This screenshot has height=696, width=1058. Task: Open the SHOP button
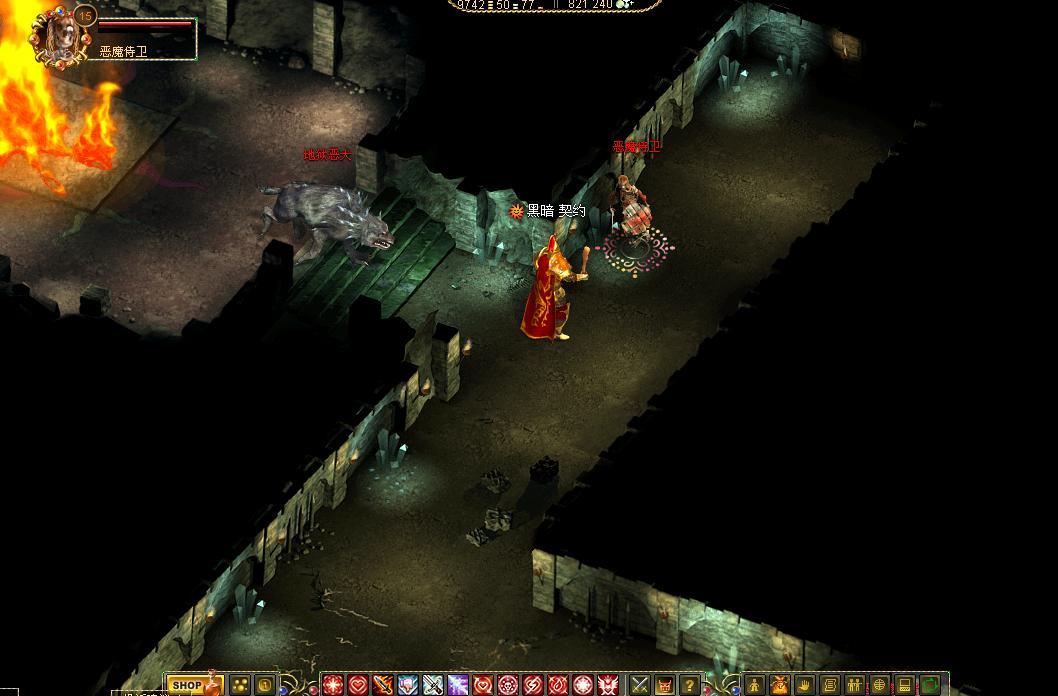187,685
